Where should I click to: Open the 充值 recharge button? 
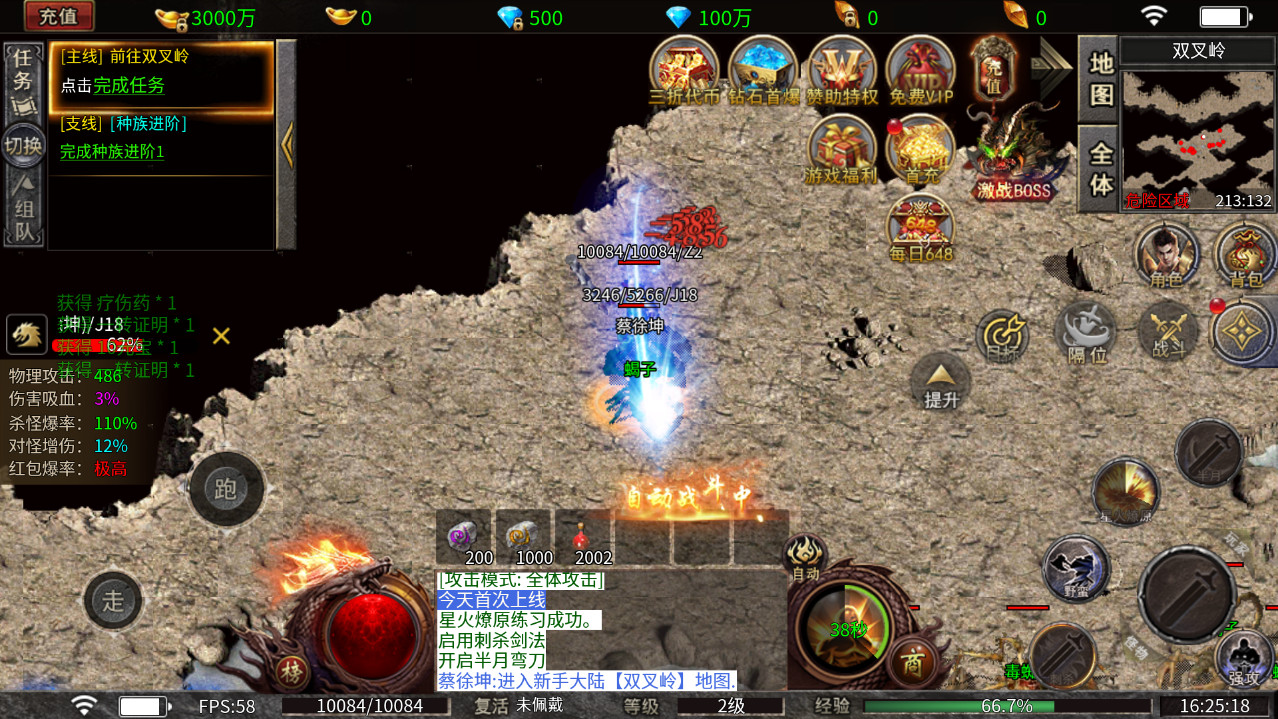click(x=59, y=16)
